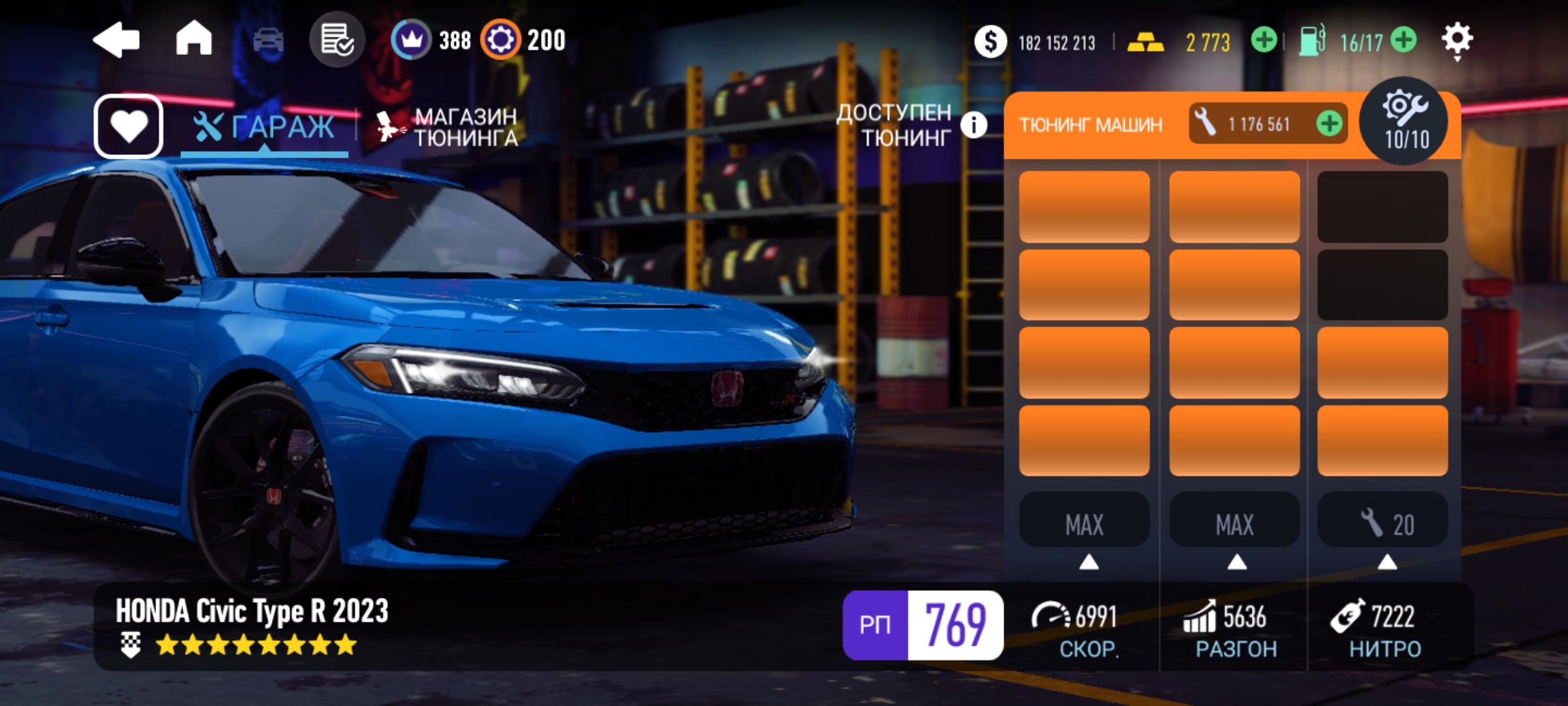Show info about available tuning

[x=973, y=124]
